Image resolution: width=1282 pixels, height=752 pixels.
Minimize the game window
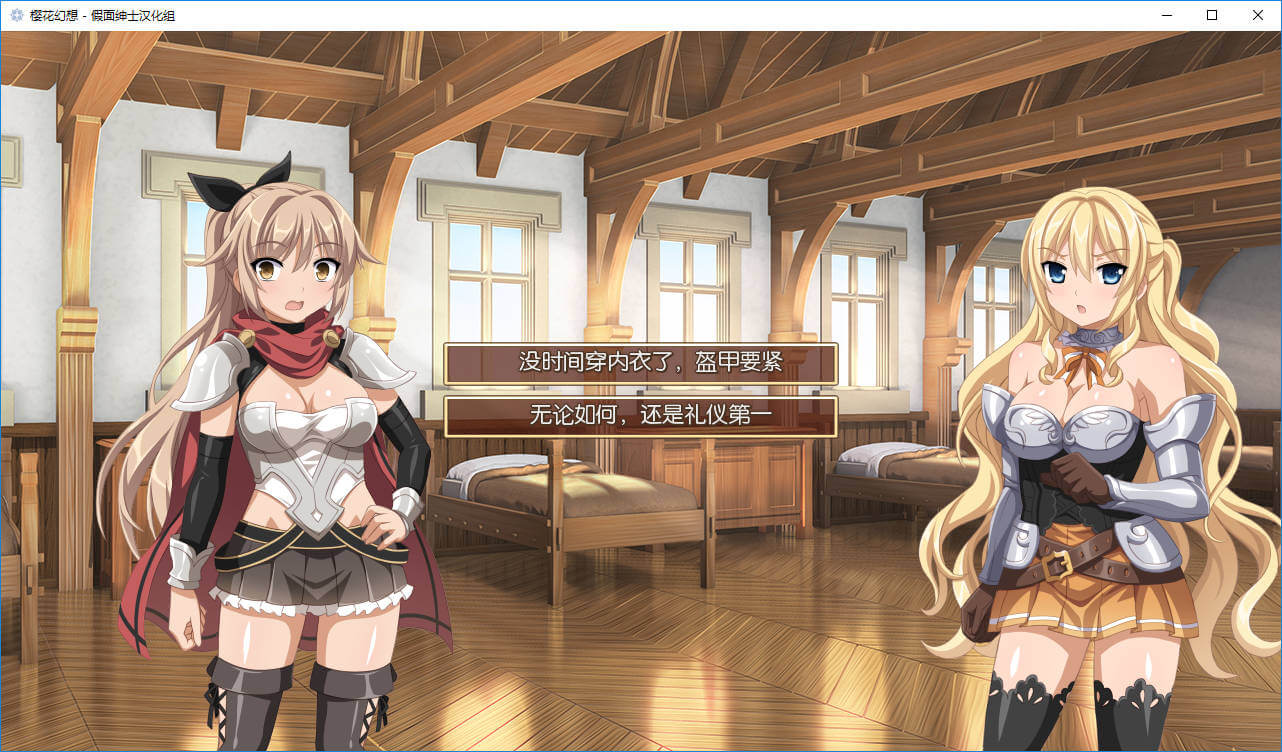(1166, 15)
